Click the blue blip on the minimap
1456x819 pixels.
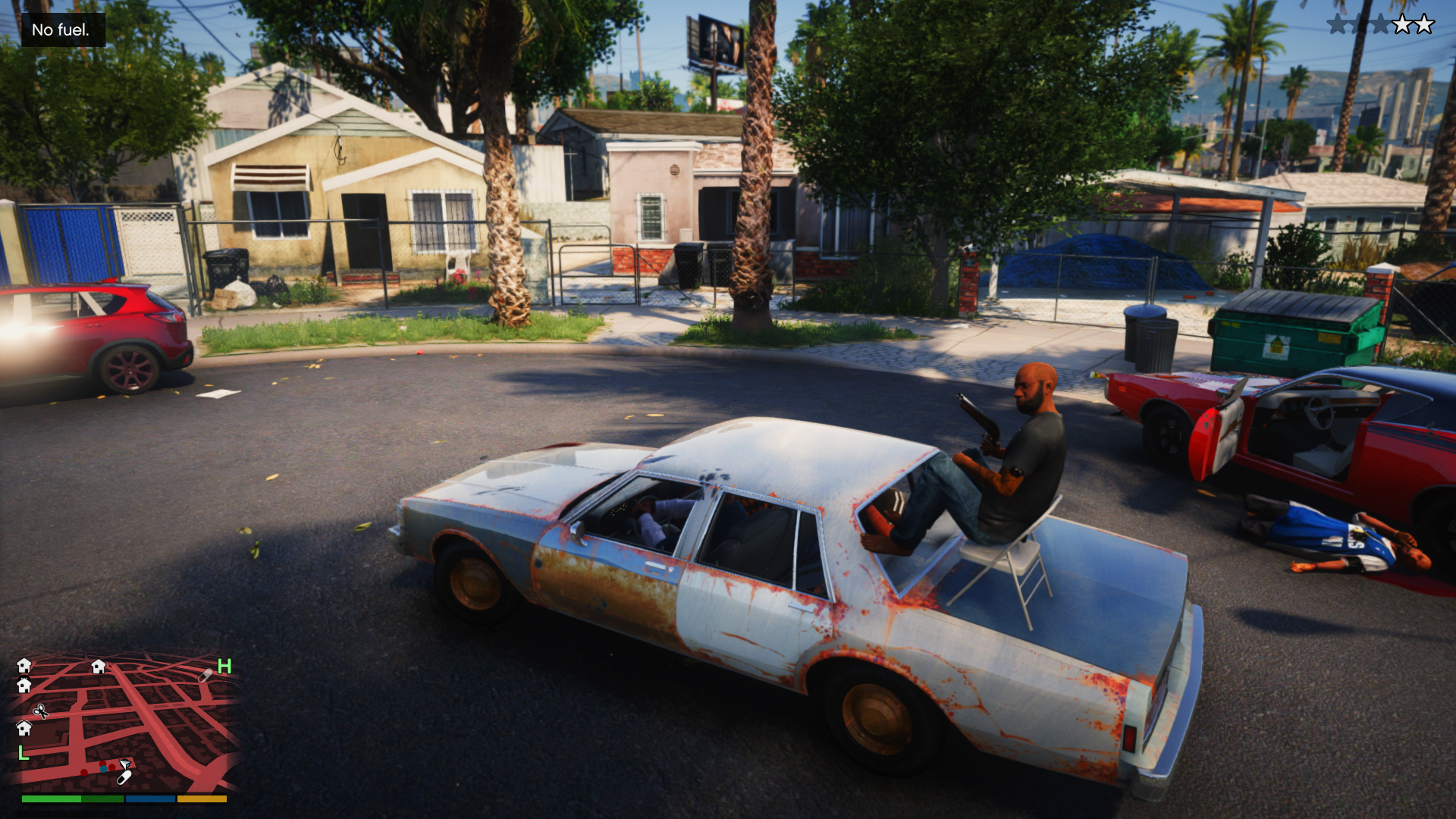tap(103, 768)
